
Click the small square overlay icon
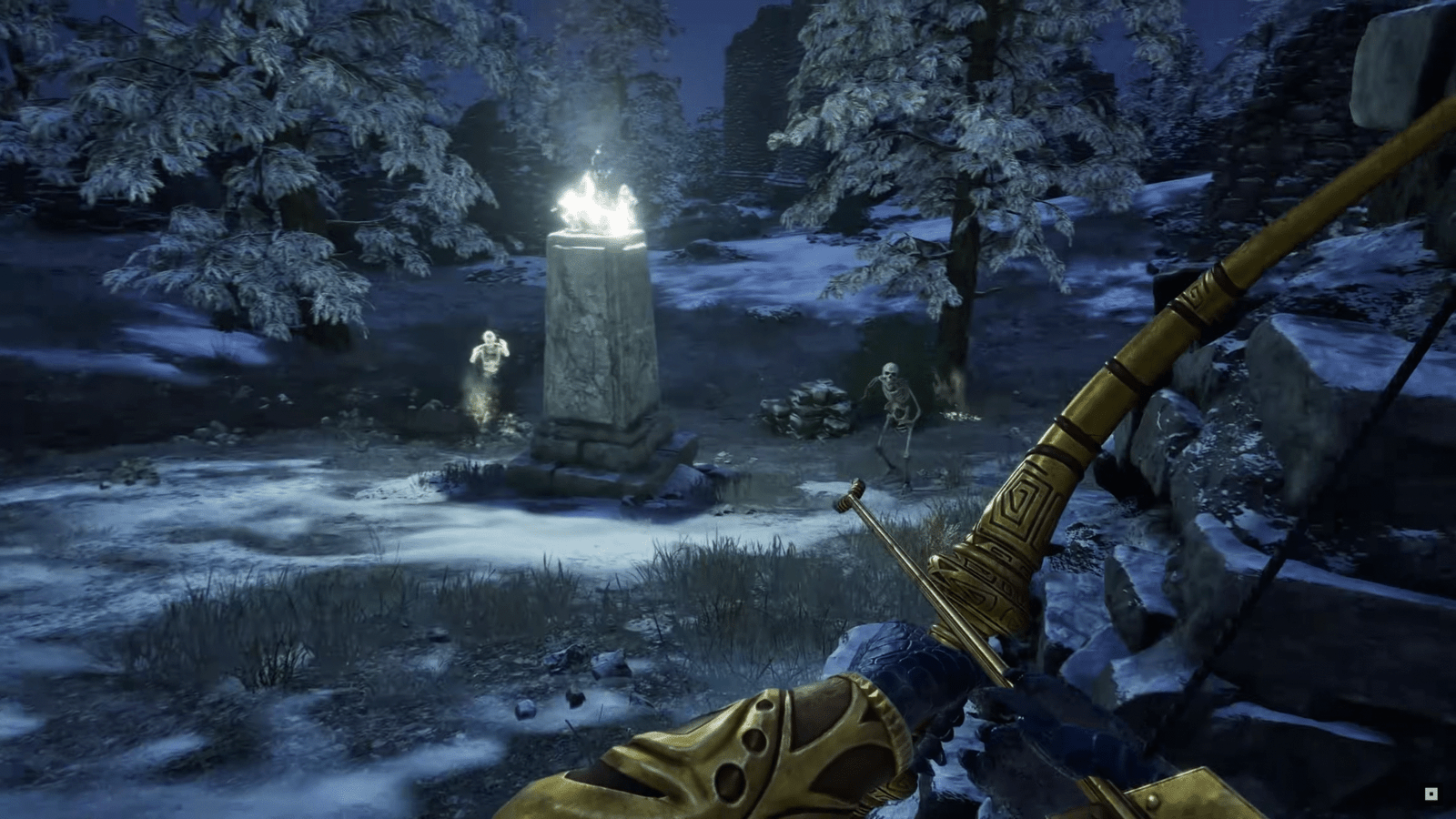(1431, 794)
